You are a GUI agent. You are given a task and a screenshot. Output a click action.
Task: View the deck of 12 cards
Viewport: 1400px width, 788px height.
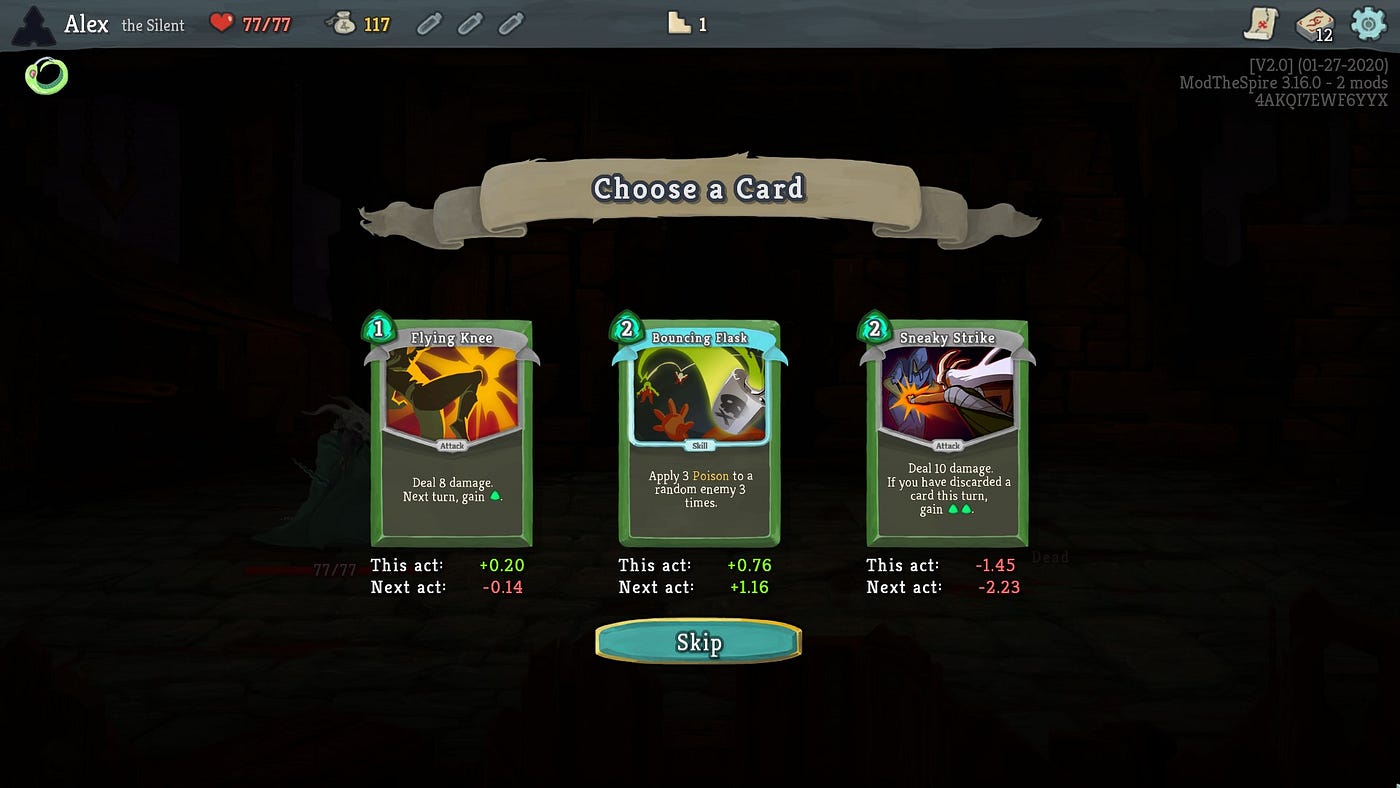click(1314, 25)
